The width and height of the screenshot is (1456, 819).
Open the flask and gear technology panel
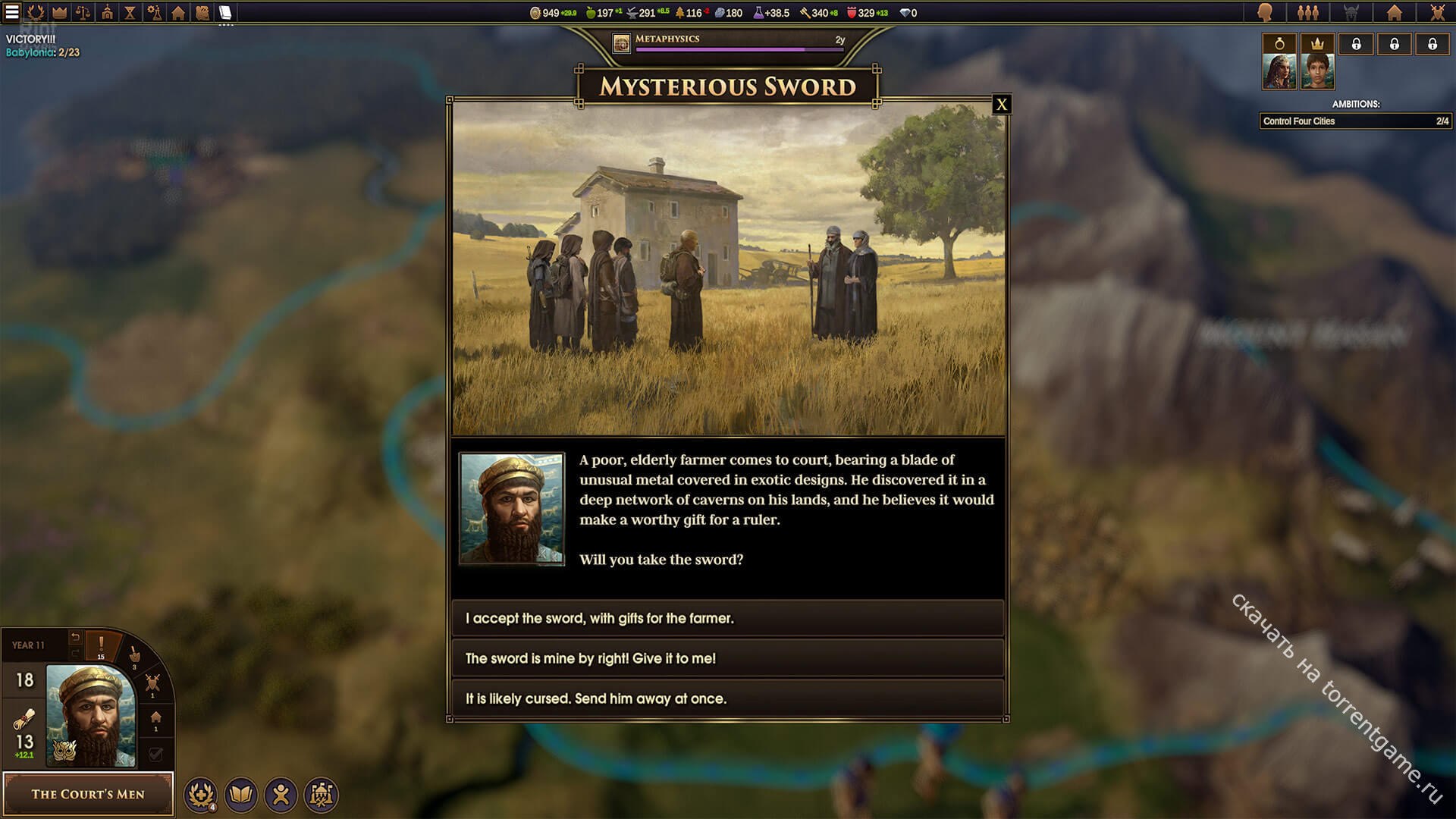pos(154,12)
